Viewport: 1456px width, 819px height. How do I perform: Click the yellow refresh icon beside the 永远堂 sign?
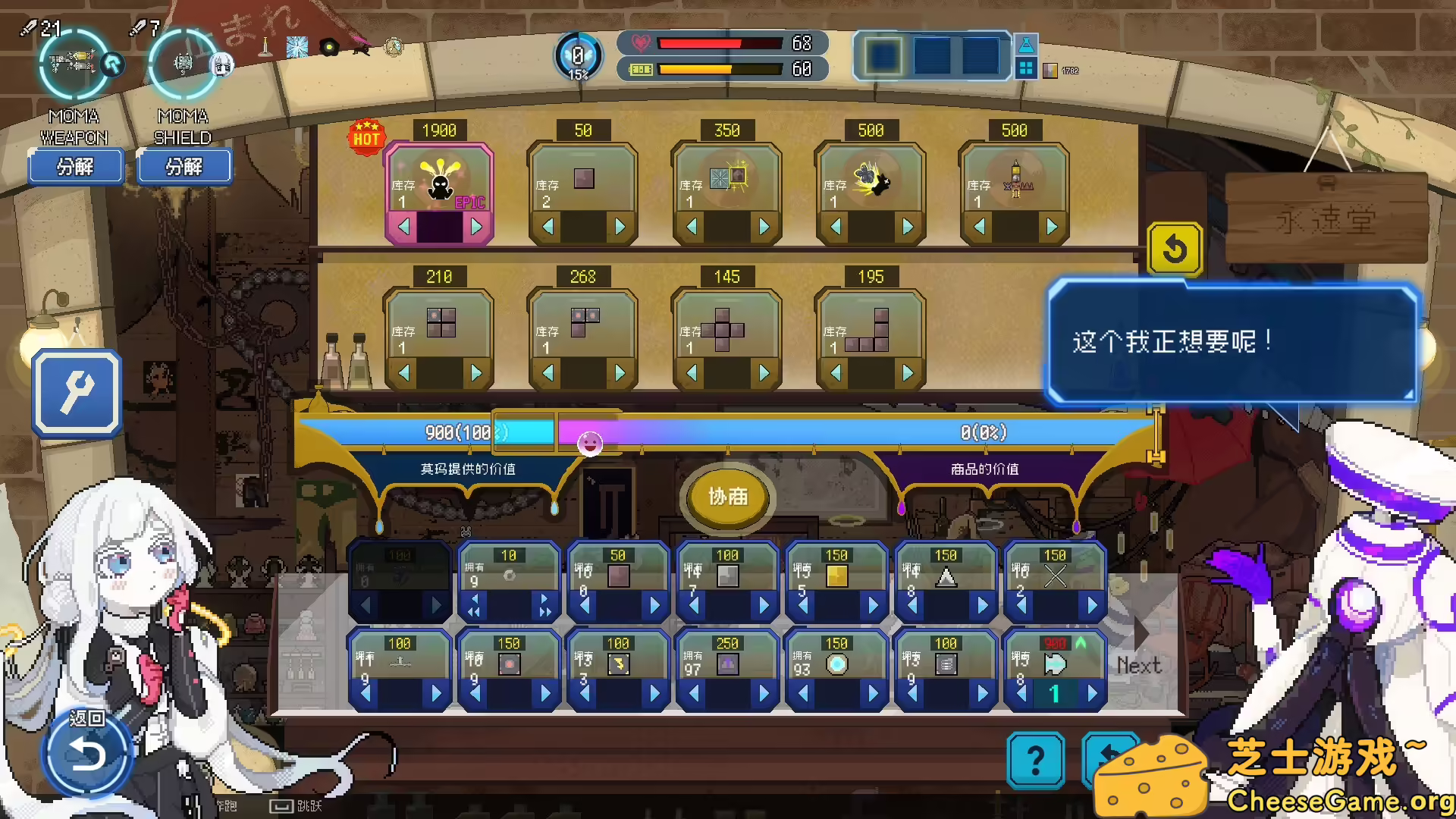[x=1175, y=250]
